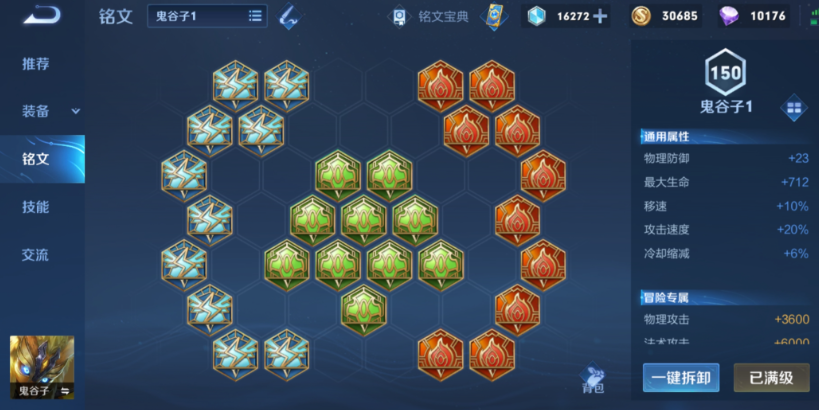Open the 交流 tab
Image resolution: width=819 pixels, height=410 pixels.
(x=36, y=255)
